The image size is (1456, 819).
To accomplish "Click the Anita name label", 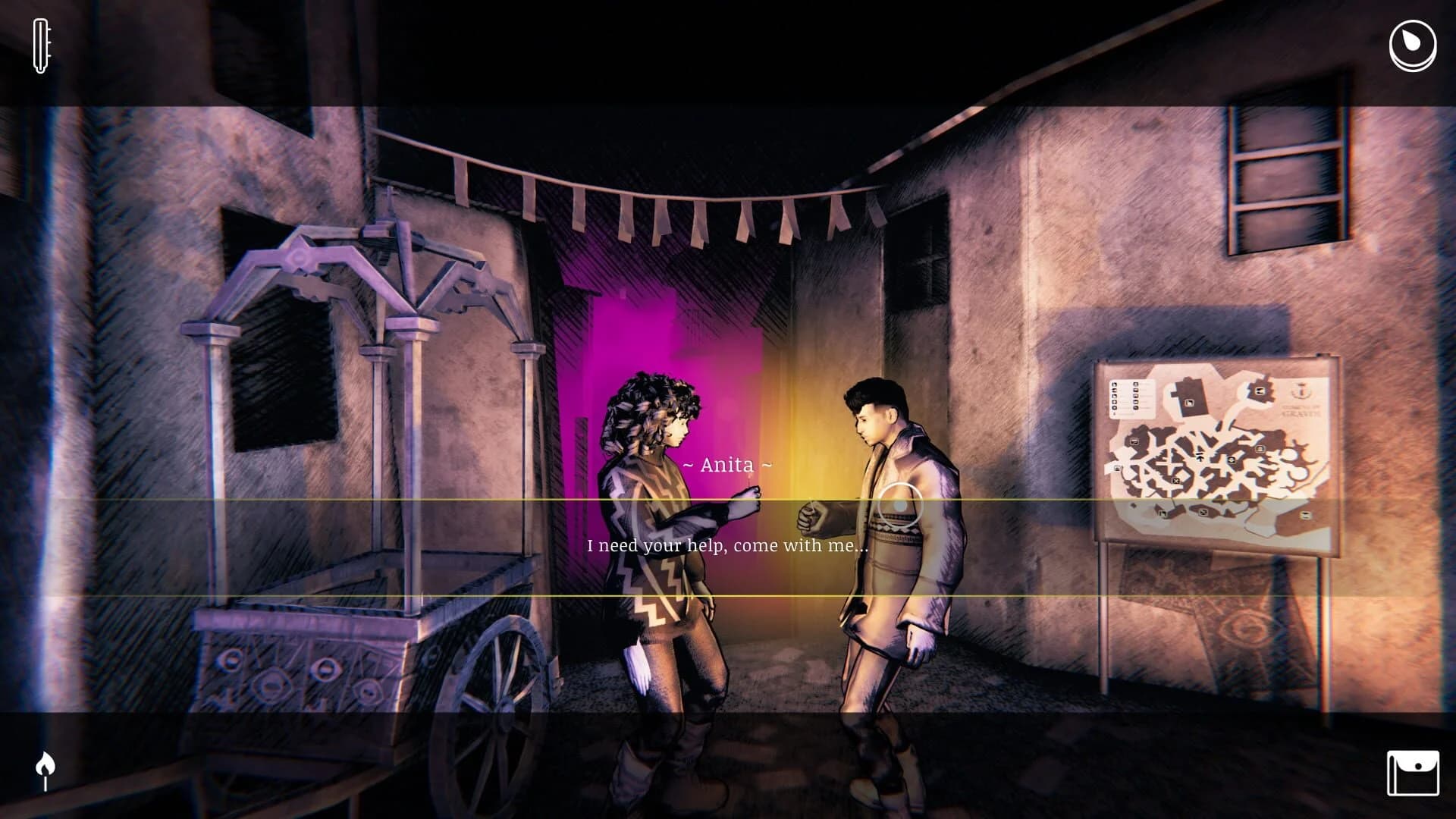I will click(727, 466).
